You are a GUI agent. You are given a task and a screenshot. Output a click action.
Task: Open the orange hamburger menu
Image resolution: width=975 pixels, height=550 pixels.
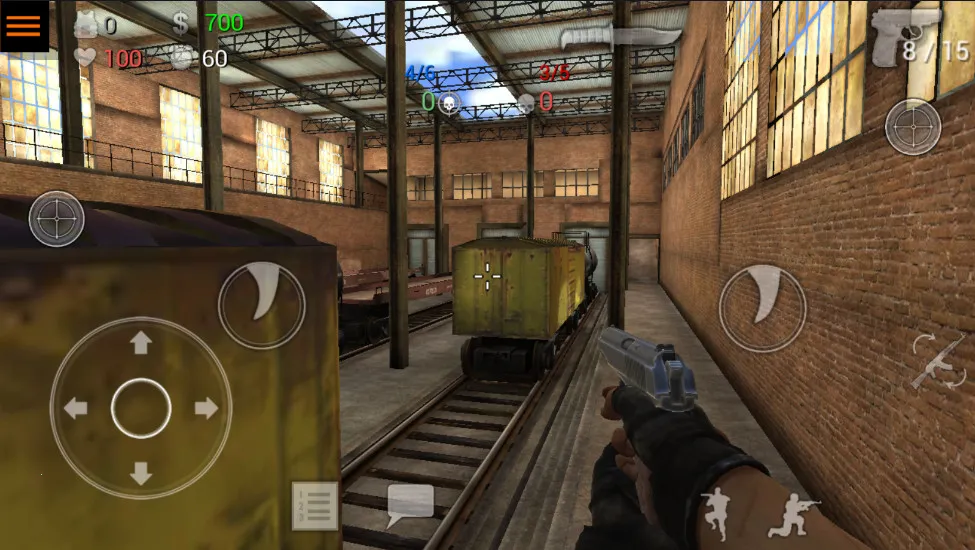[24, 25]
